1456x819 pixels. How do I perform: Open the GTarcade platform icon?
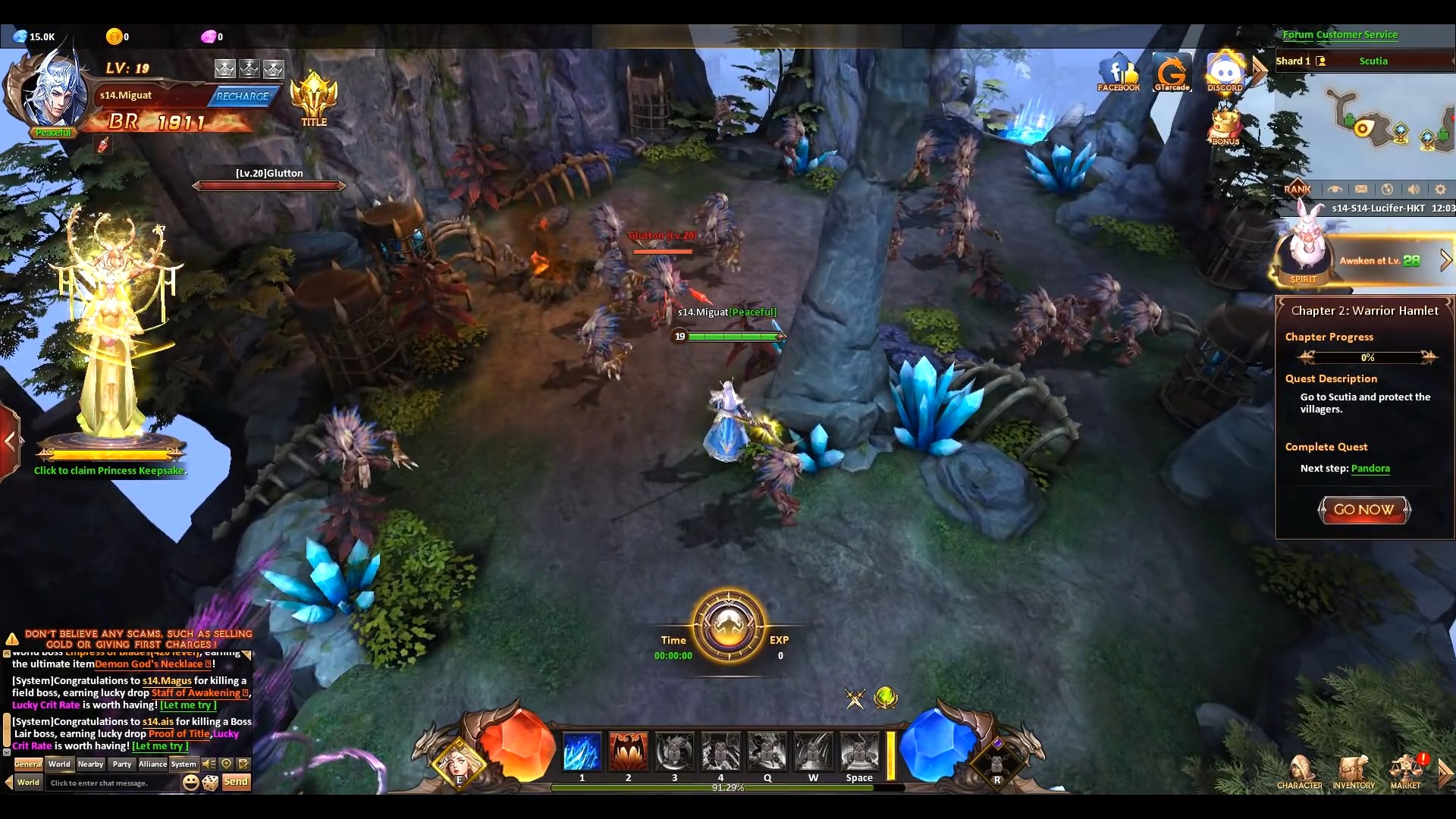[1172, 72]
